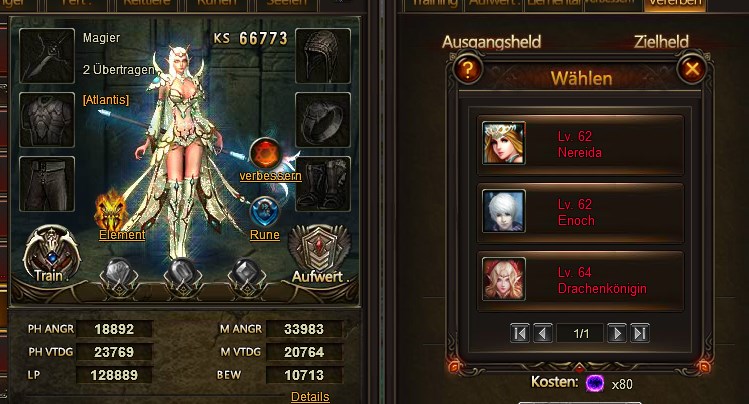Screen dimensions: 749x404
Task: Select the chest armor equipment slot
Action: click(x=44, y=118)
